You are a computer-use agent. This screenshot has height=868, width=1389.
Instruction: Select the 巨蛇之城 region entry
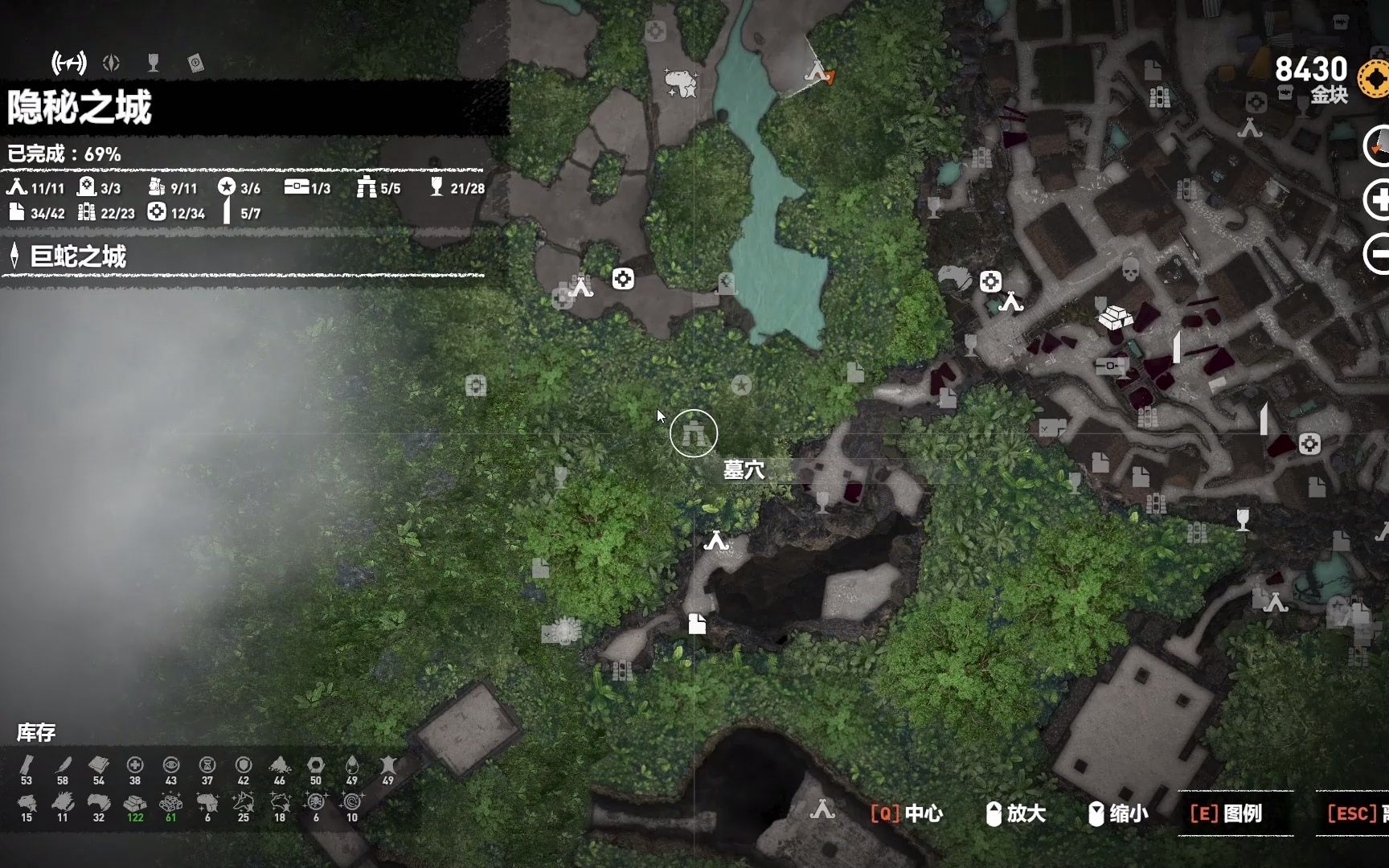point(79,256)
